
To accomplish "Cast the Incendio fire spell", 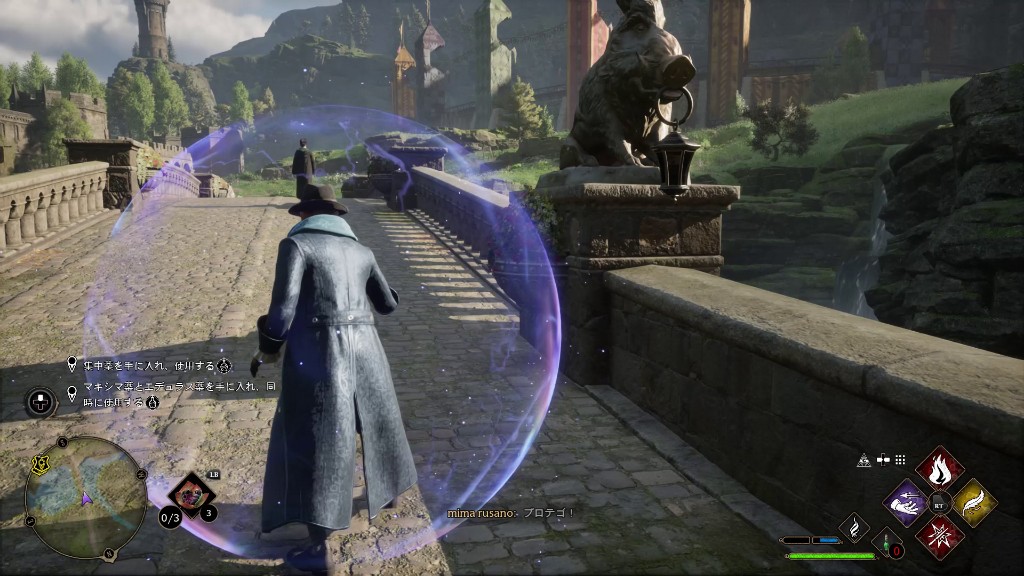I will 940,467.
